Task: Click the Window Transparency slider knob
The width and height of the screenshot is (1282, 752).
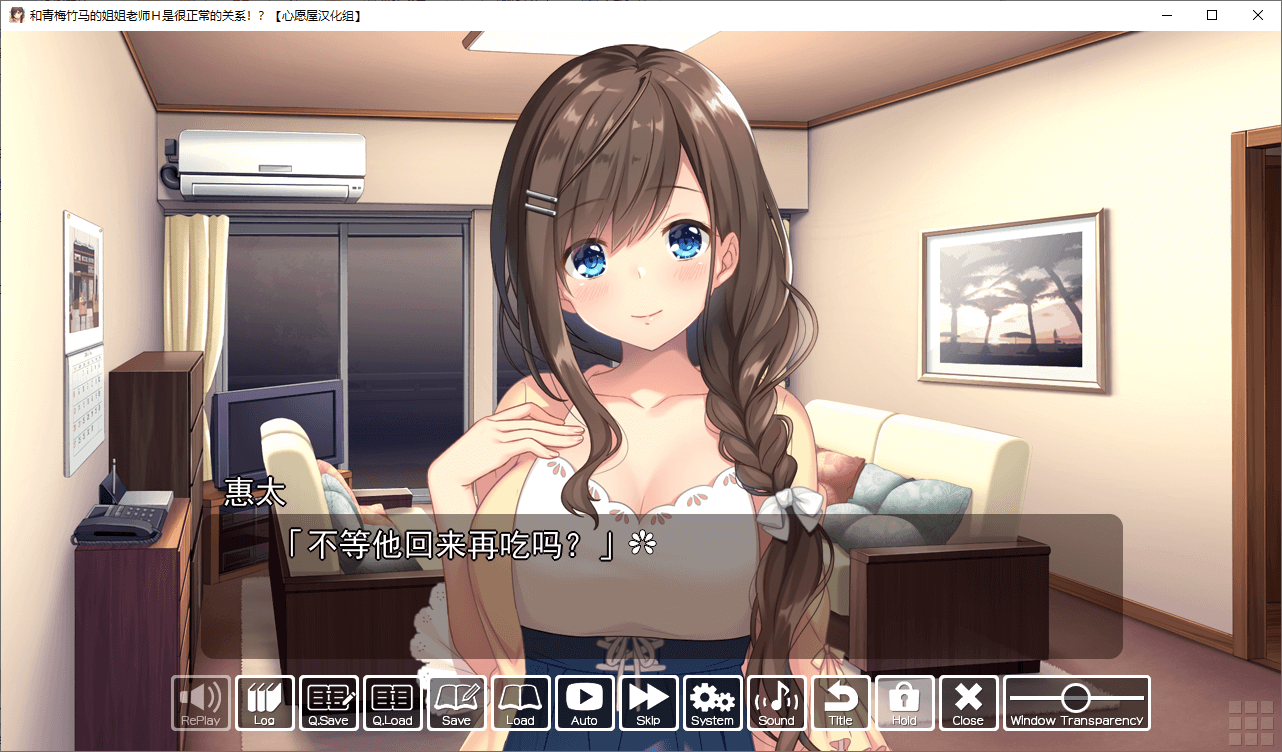Action: [1075, 697]
